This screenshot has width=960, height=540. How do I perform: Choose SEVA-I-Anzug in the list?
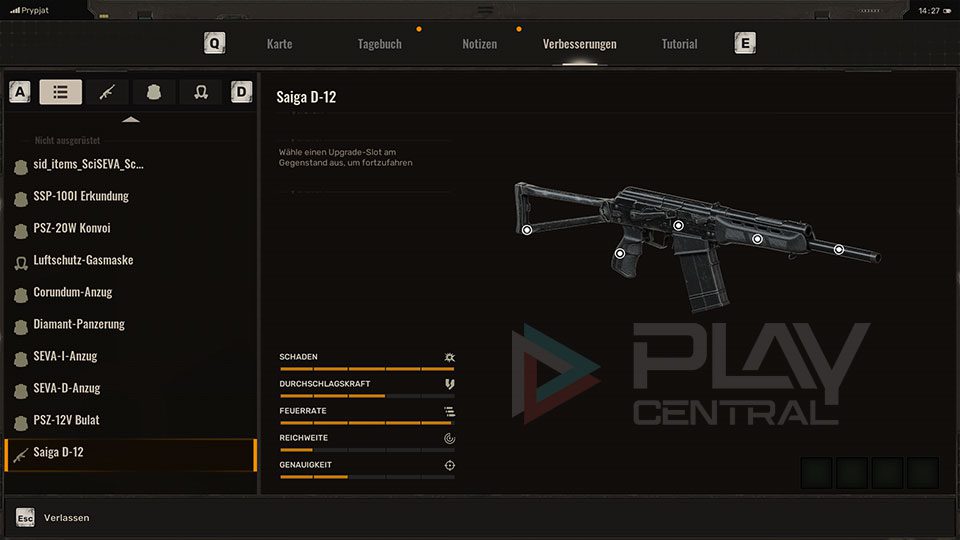[x=65, y=356]
